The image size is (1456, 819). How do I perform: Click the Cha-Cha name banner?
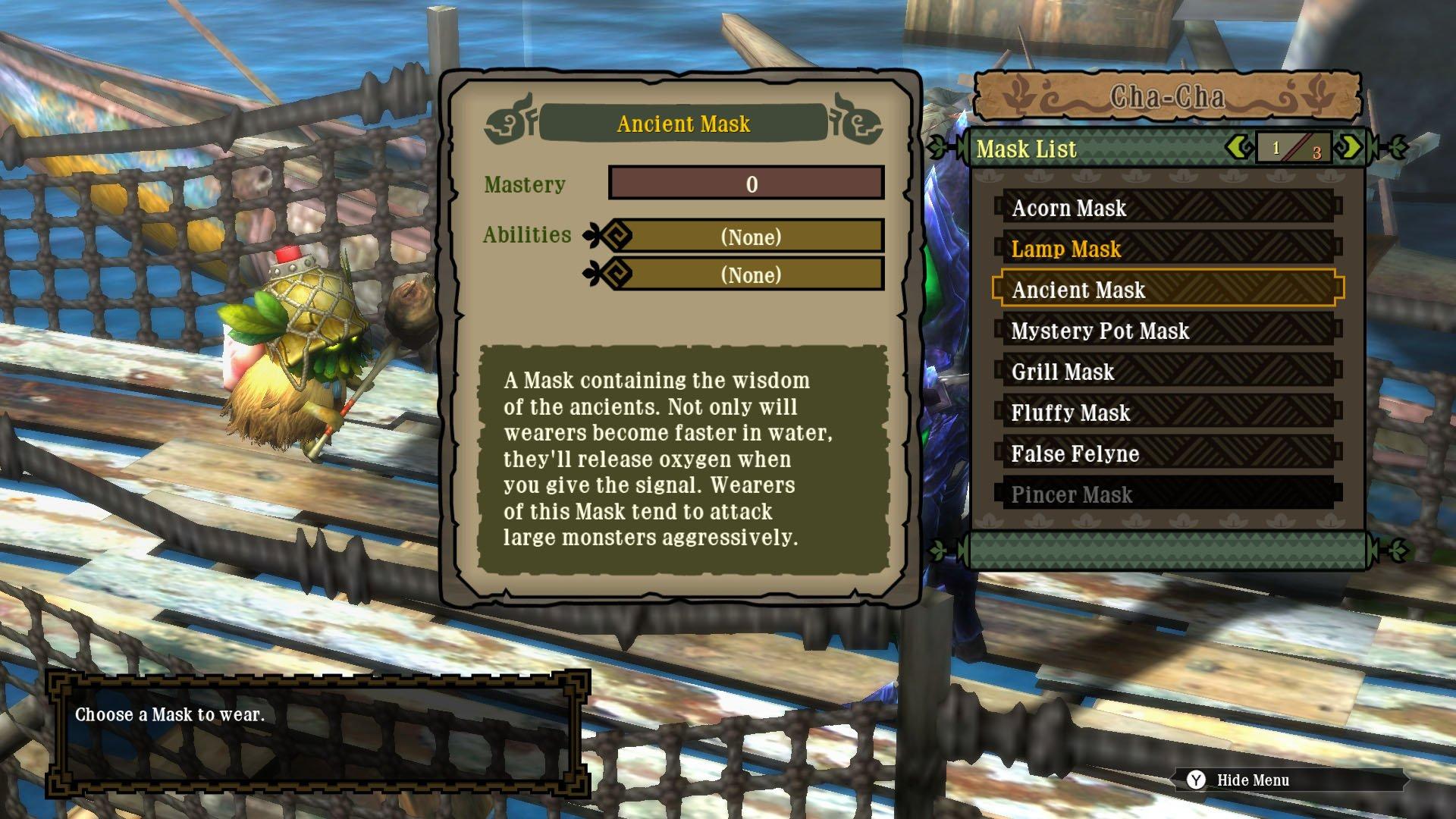pyautogui.click(x=1168, y=95)
